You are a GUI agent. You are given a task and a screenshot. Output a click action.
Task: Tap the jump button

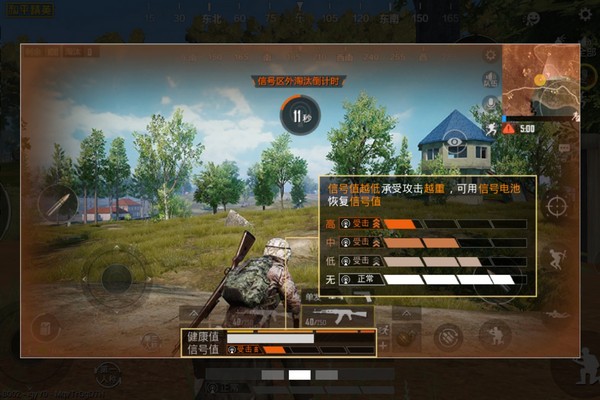click(x=558, y=260)
